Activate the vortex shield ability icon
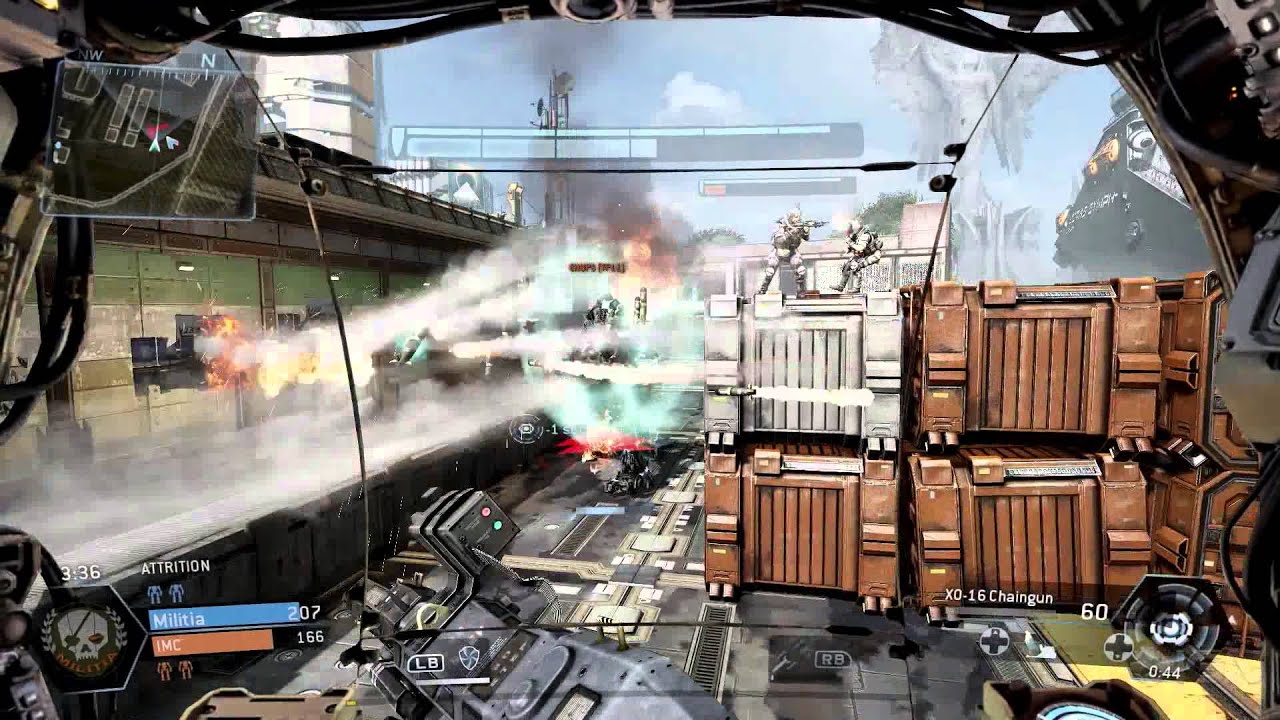The image size is (1280, 720). (468, 657)
